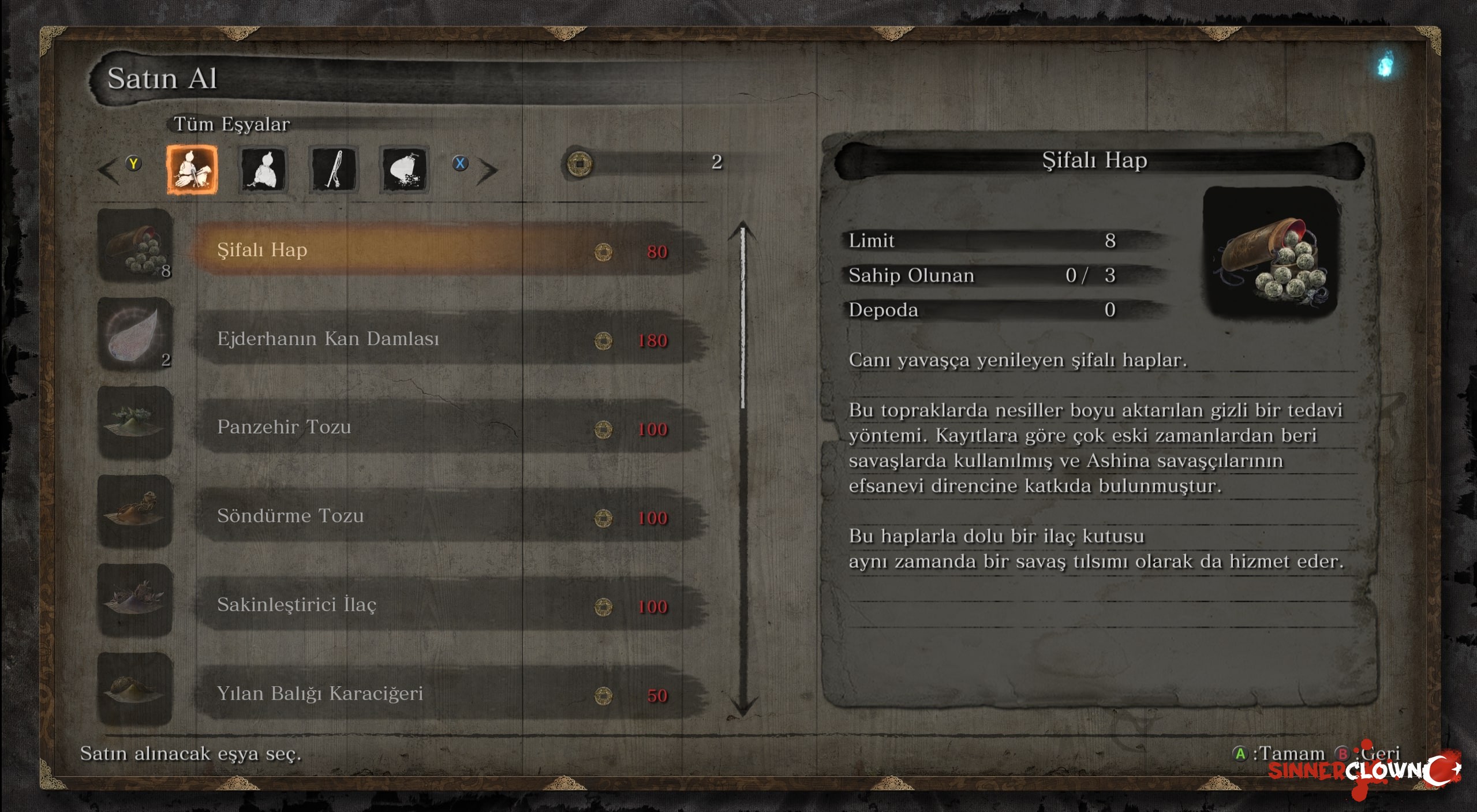Open the gourd item category tab

[x=263, y=169]
